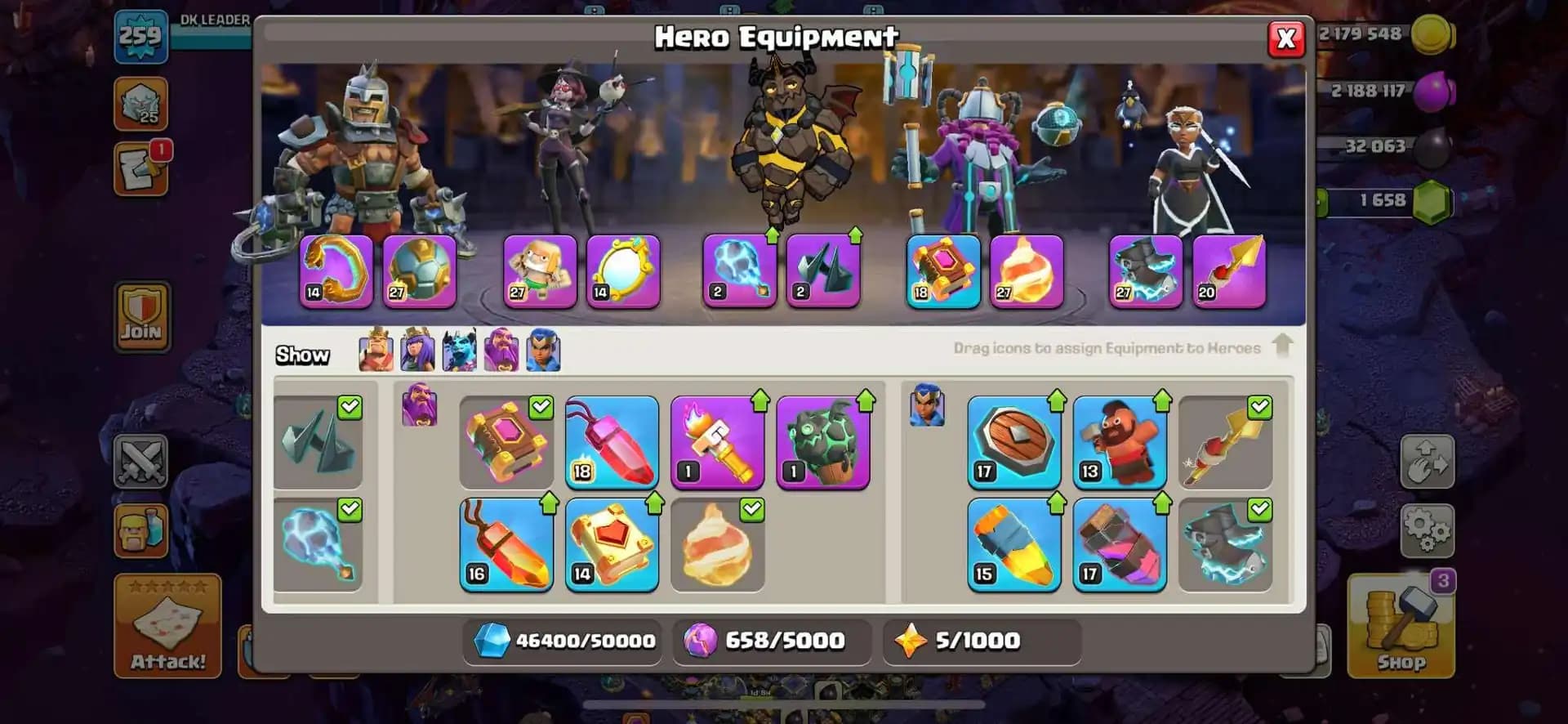Open the Seeking Shield equipment on Royal Champion
The width and height of the screenshot is (1568, 724).
(x=1013, y=443)
